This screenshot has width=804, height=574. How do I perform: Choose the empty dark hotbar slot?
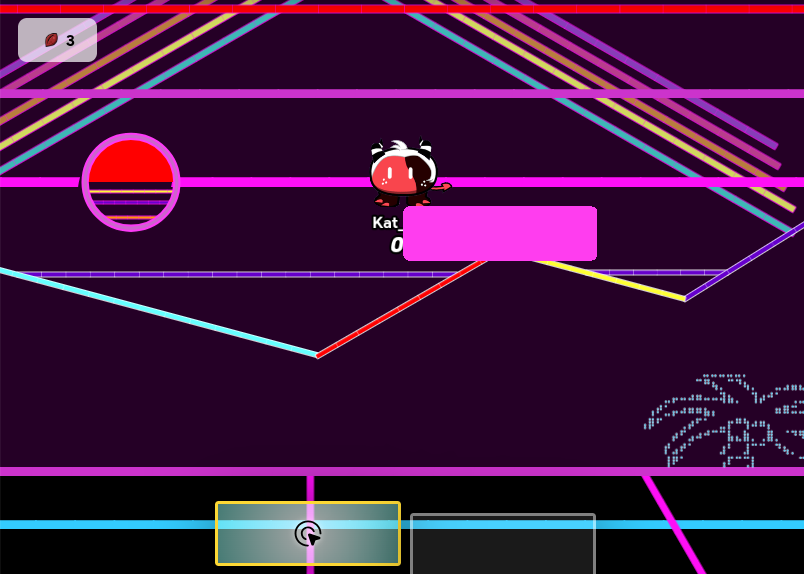[502, 544]
